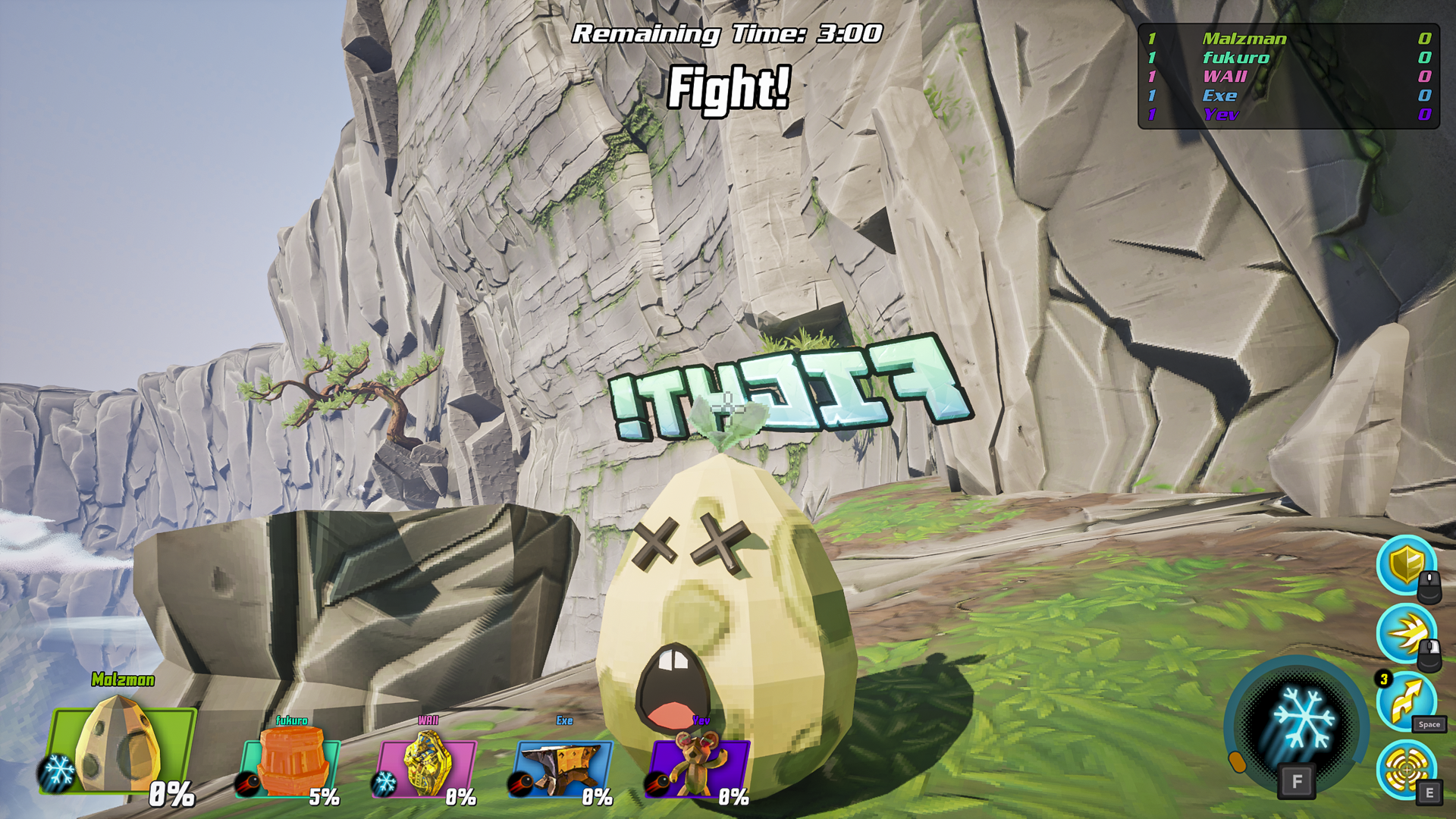Click the snowflake icon beside WAll's portrait
The width and height of the screenshot is (1456, 819).
tap(385, 782)
